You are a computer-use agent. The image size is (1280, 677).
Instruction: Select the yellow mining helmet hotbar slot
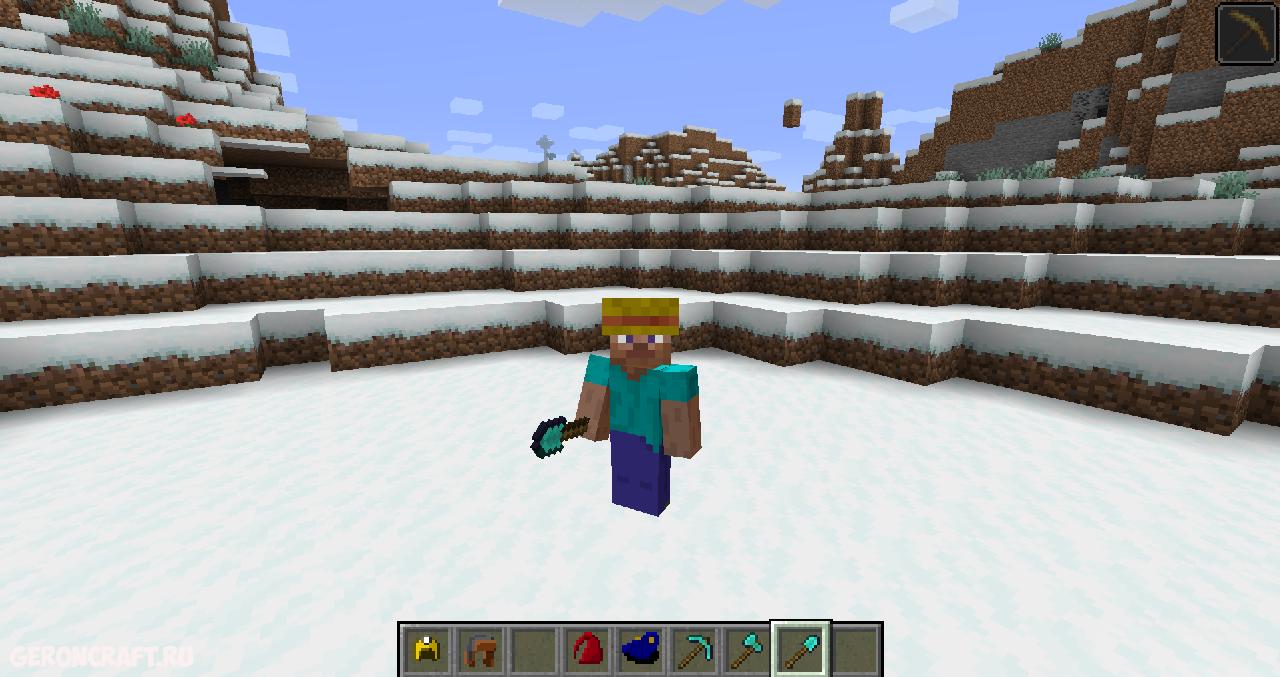[427, 651]
